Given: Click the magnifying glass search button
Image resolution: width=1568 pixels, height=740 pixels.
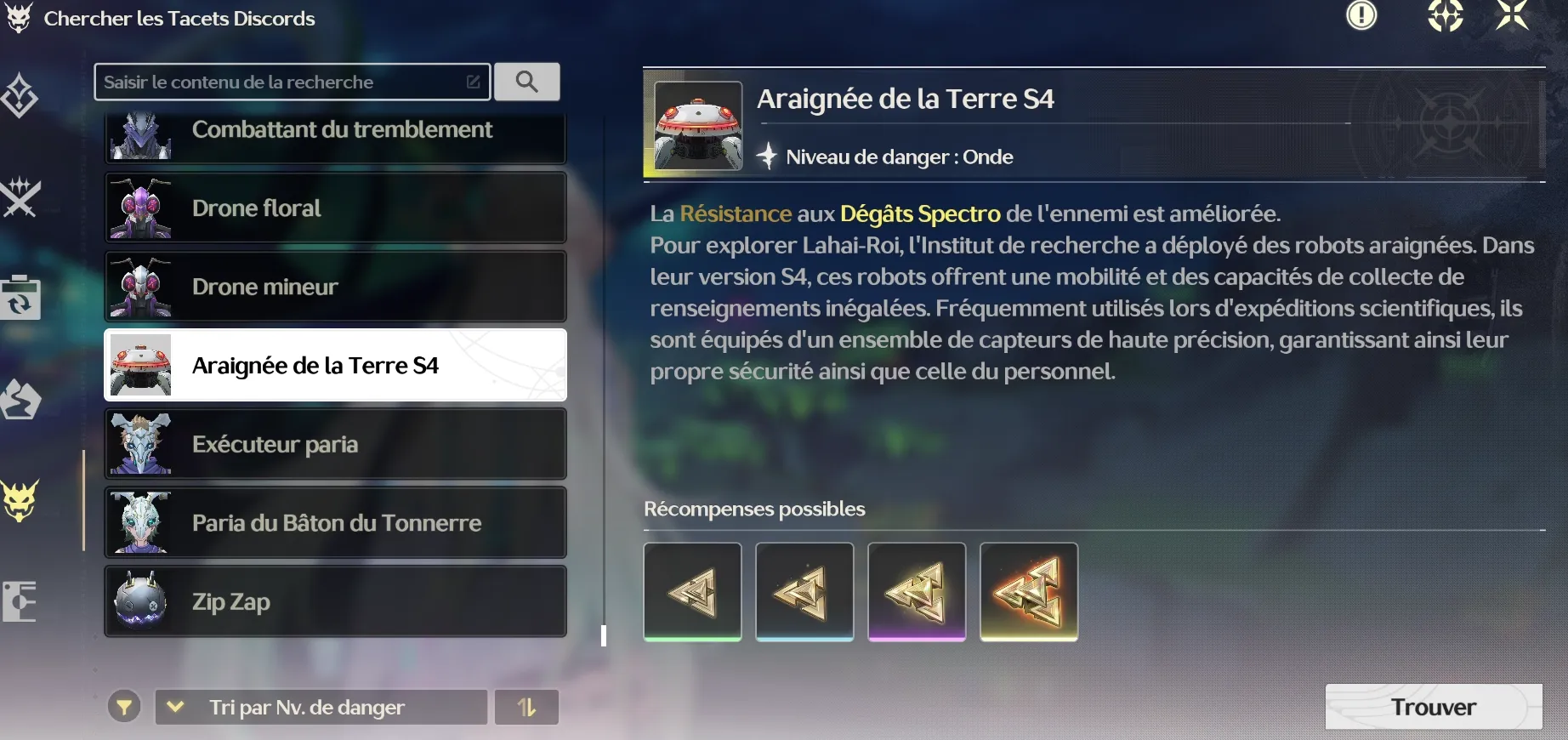Looking at the screenshot, I should (527, 82).
